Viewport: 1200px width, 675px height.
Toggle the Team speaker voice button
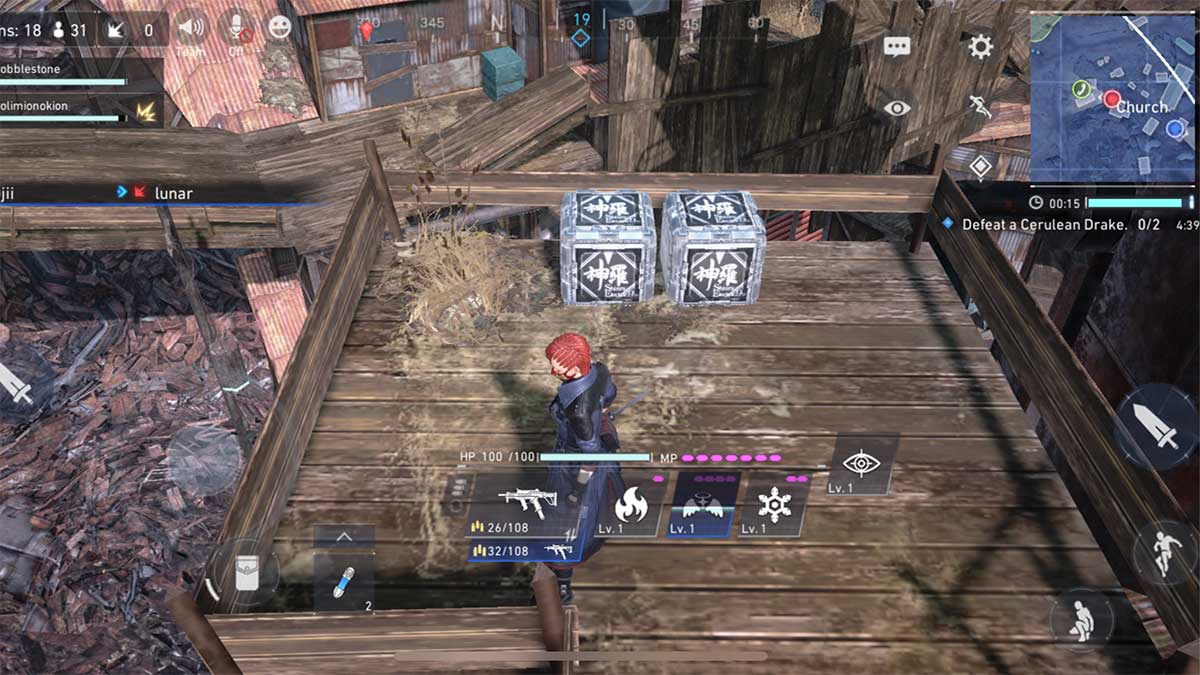click(x=190, y=27)
